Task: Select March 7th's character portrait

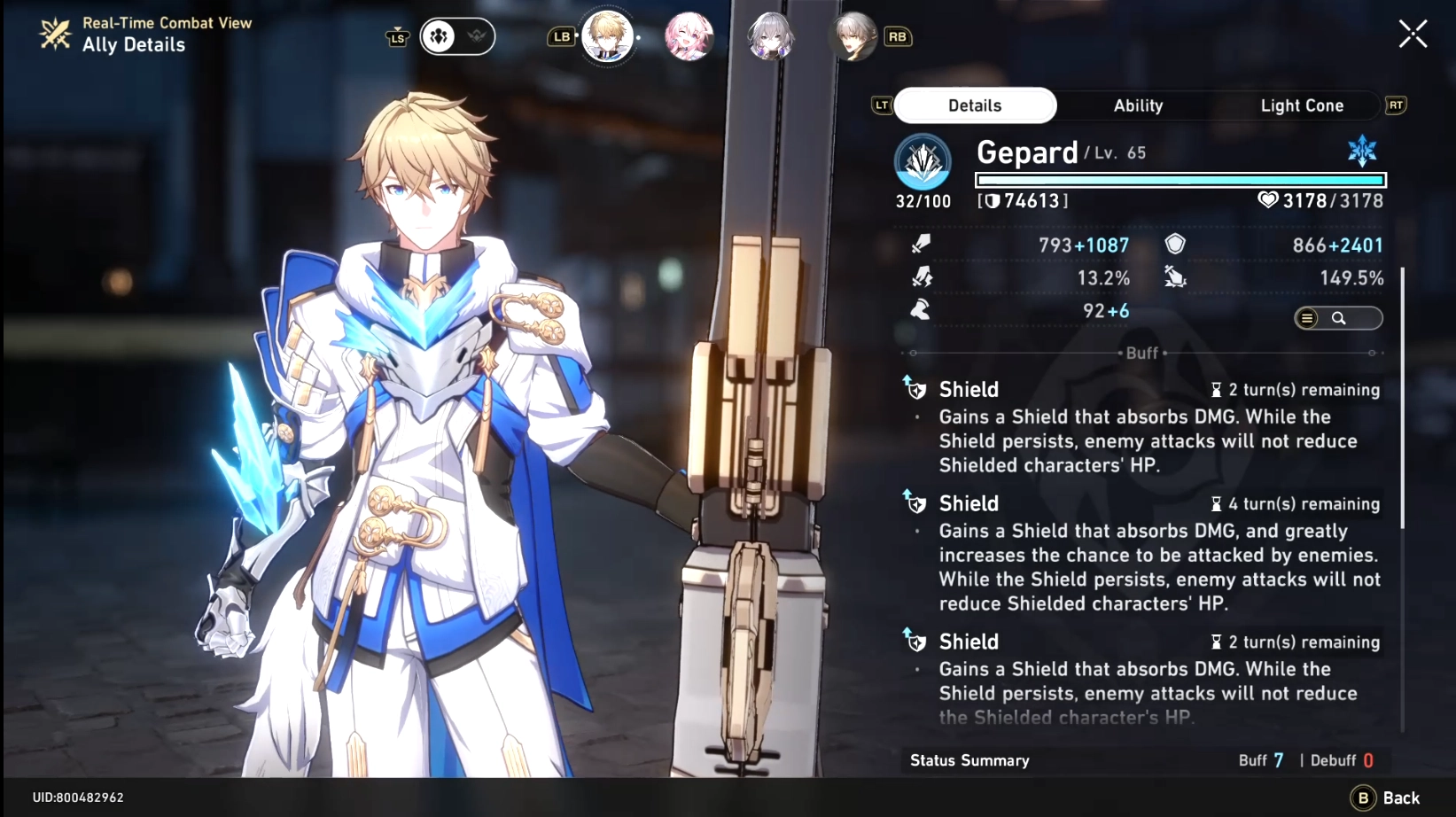Action: pos(689,36)
